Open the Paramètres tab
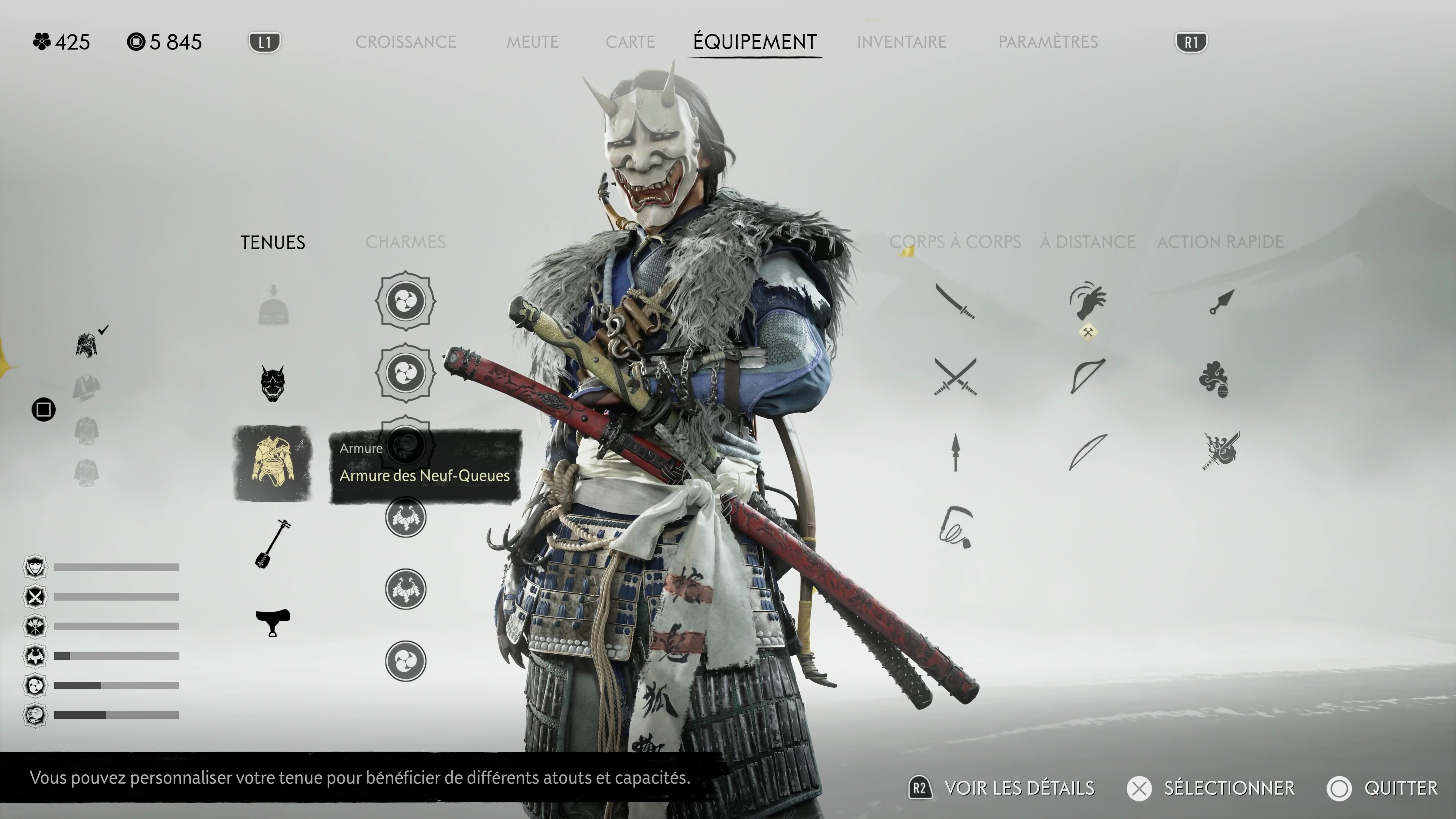Screen dimensions: 1456x819 tap(1047, 42)
